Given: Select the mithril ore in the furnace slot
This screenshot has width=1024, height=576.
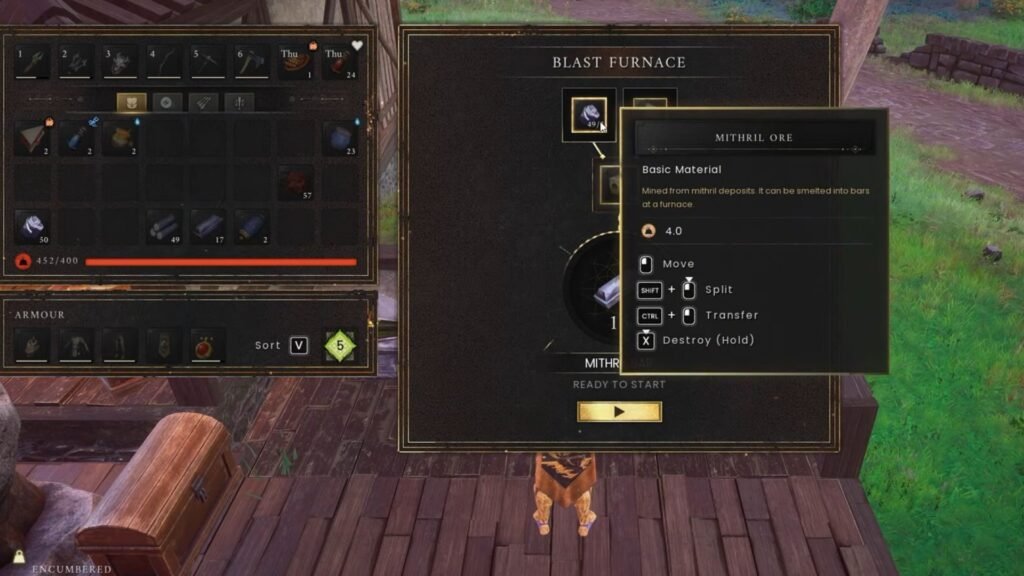Looking at the screenshot, I should (588, 114).
